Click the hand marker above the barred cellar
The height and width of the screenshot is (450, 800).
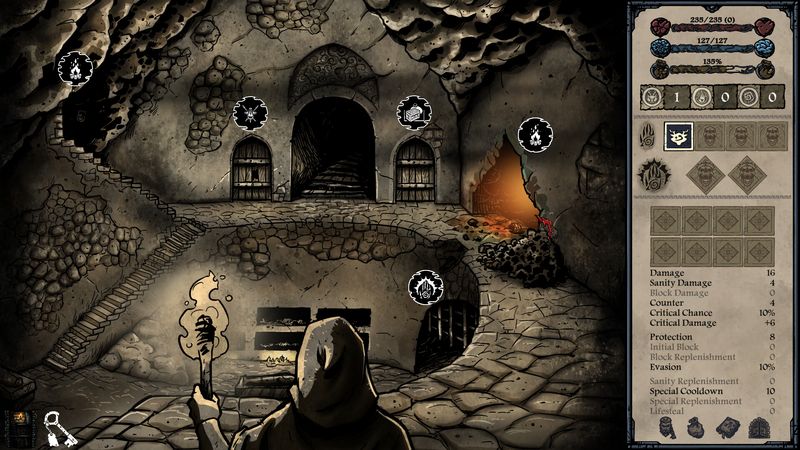426,289
